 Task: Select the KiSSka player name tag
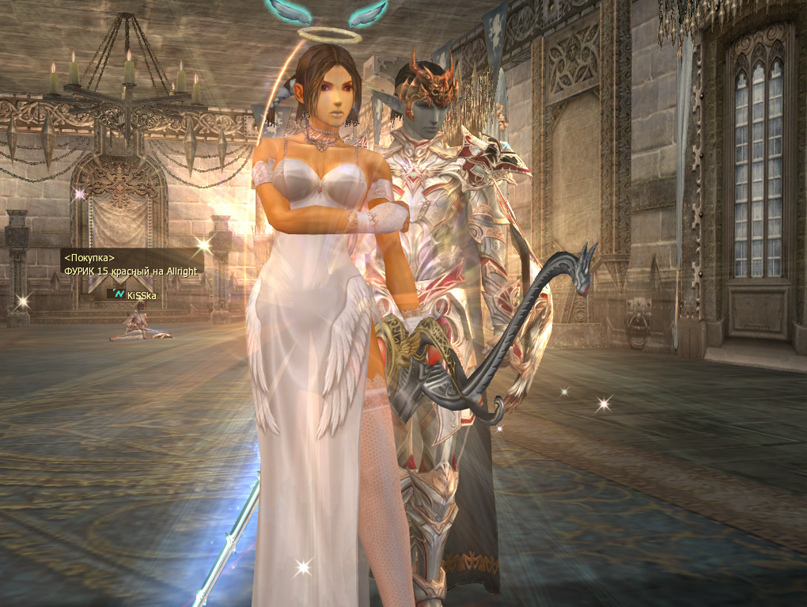tap(141, 296)
